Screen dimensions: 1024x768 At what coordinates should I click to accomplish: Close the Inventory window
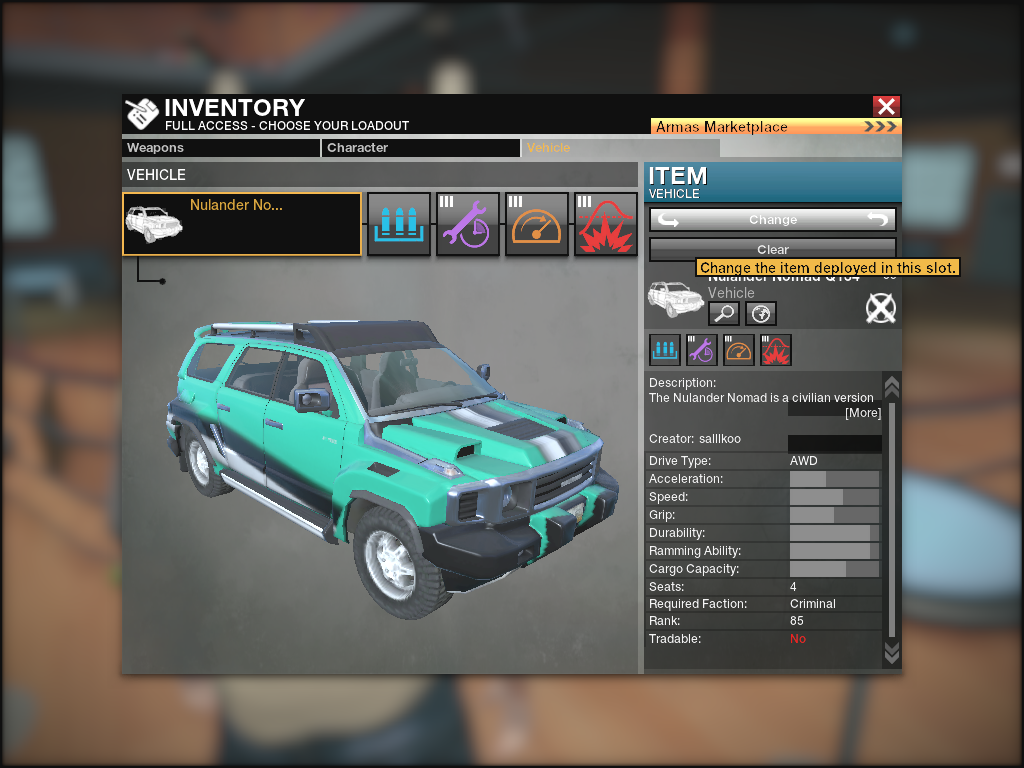[x=886, y=107]
